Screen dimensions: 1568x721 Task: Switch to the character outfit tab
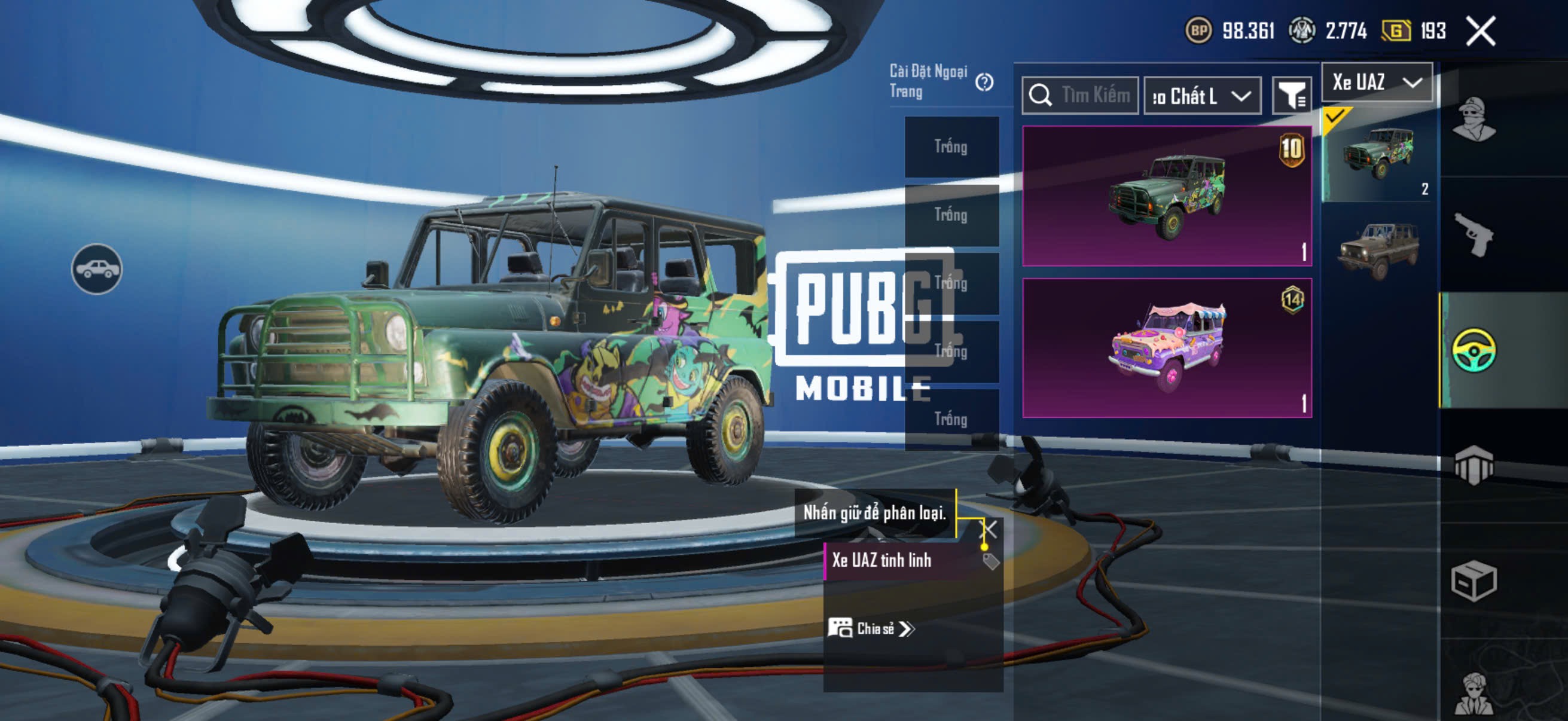[x=1474, y=120]
